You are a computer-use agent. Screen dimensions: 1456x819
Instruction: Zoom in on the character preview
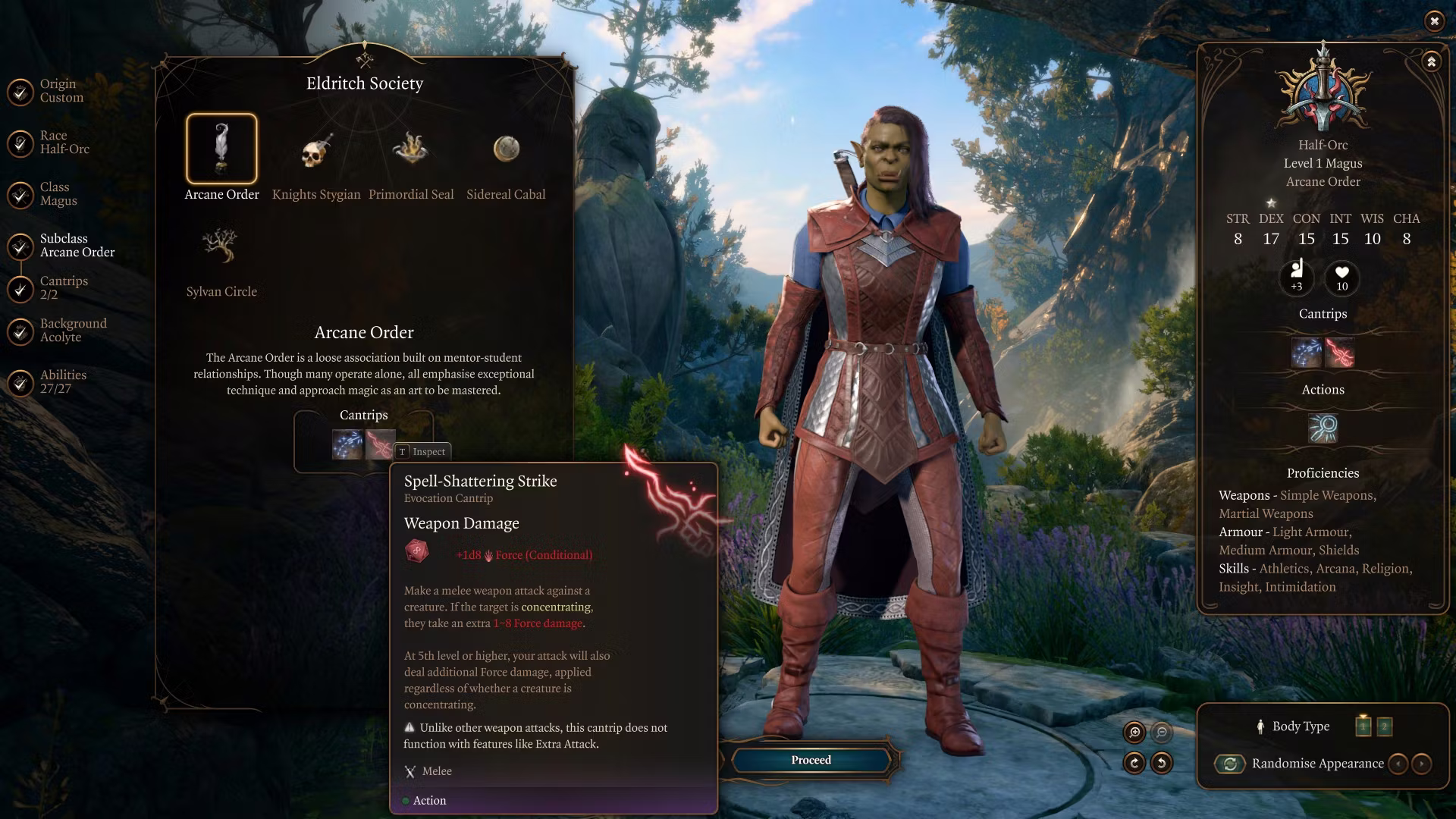1134,732
